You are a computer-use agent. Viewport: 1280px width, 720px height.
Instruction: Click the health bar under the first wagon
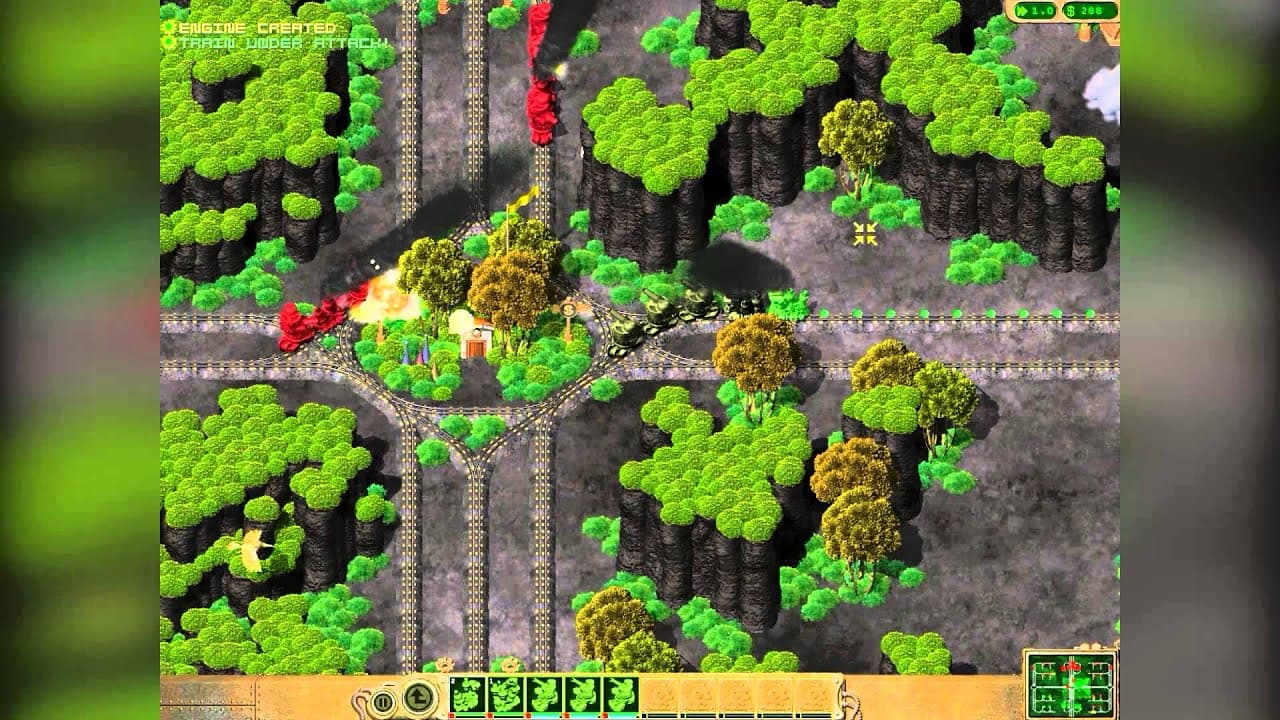(470, 716)
